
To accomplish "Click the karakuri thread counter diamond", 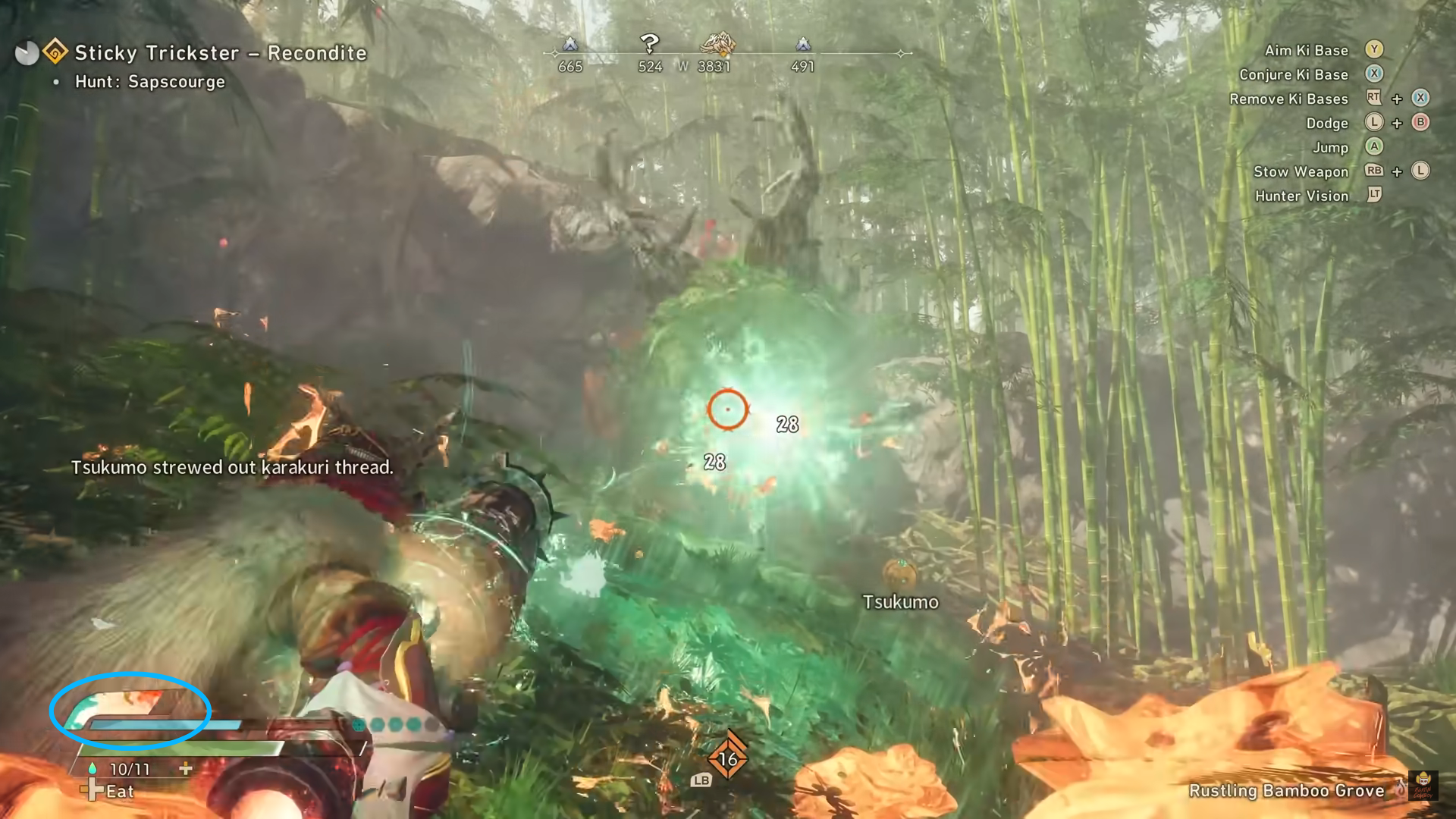I will pos(727,758).
